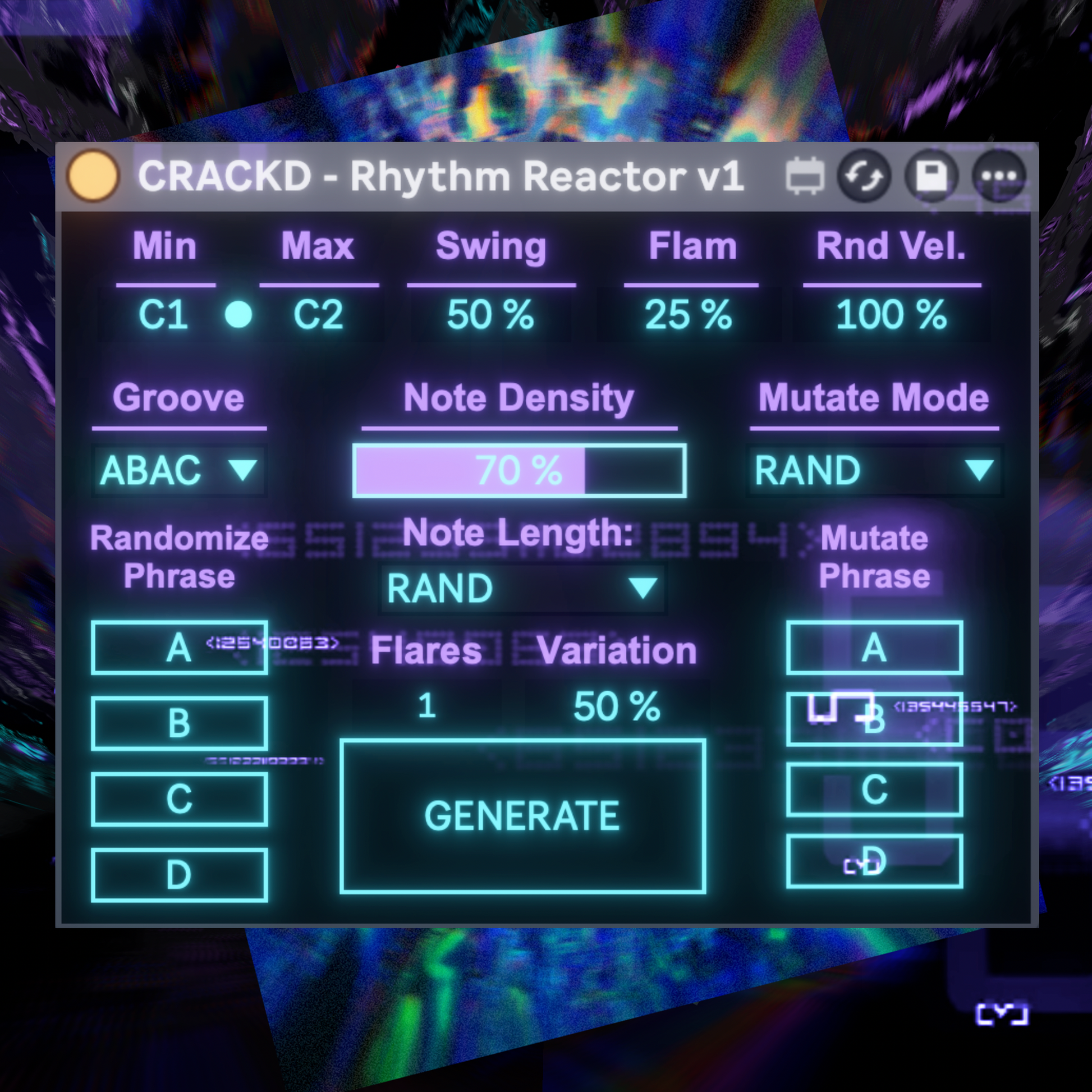Open the Groove dropdown showing ABAC

pyautogui.click(x=178, y=470)
